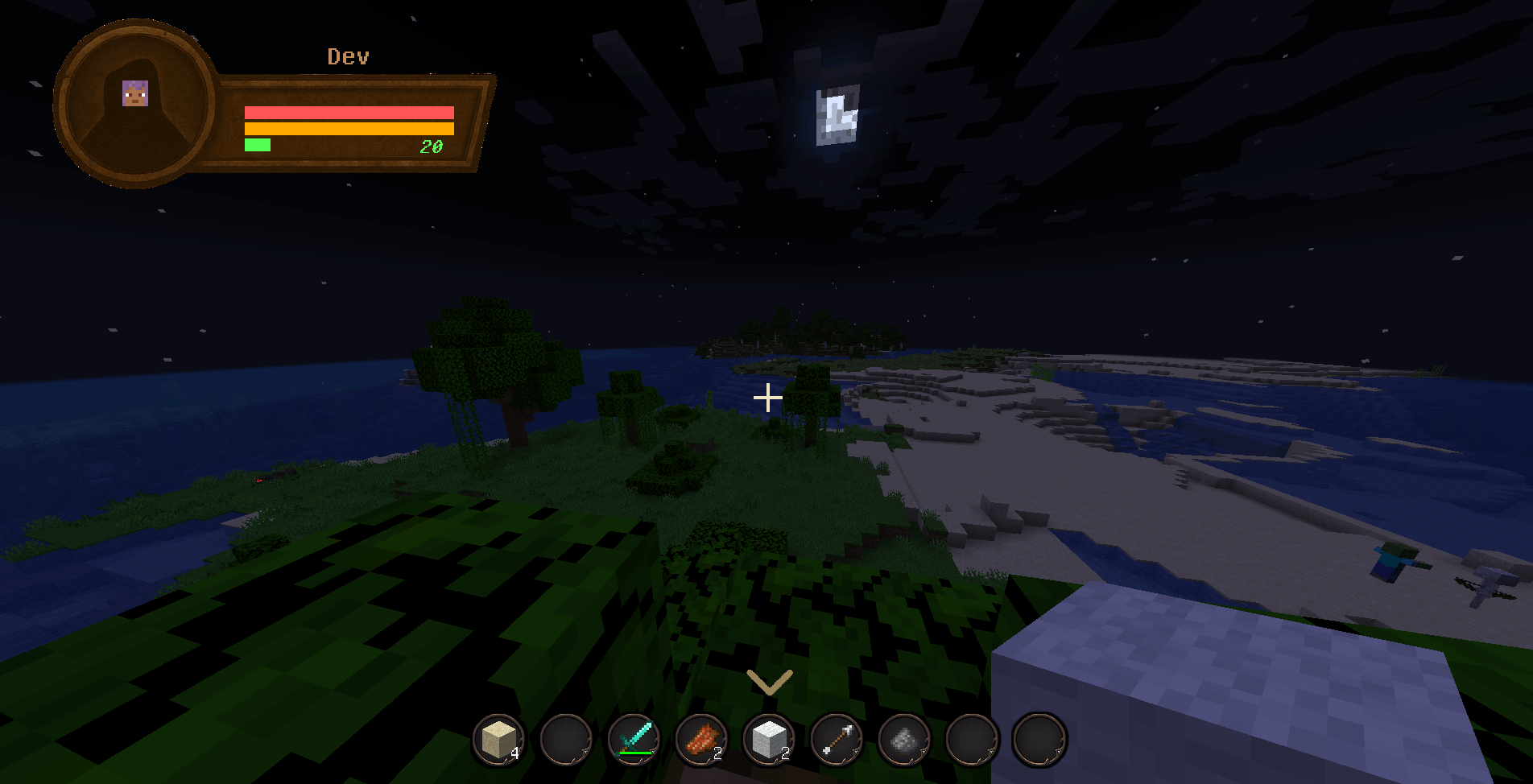Click the red health bar
The height and width of the screenshot is (784, 1533).
tap(350, 112)
